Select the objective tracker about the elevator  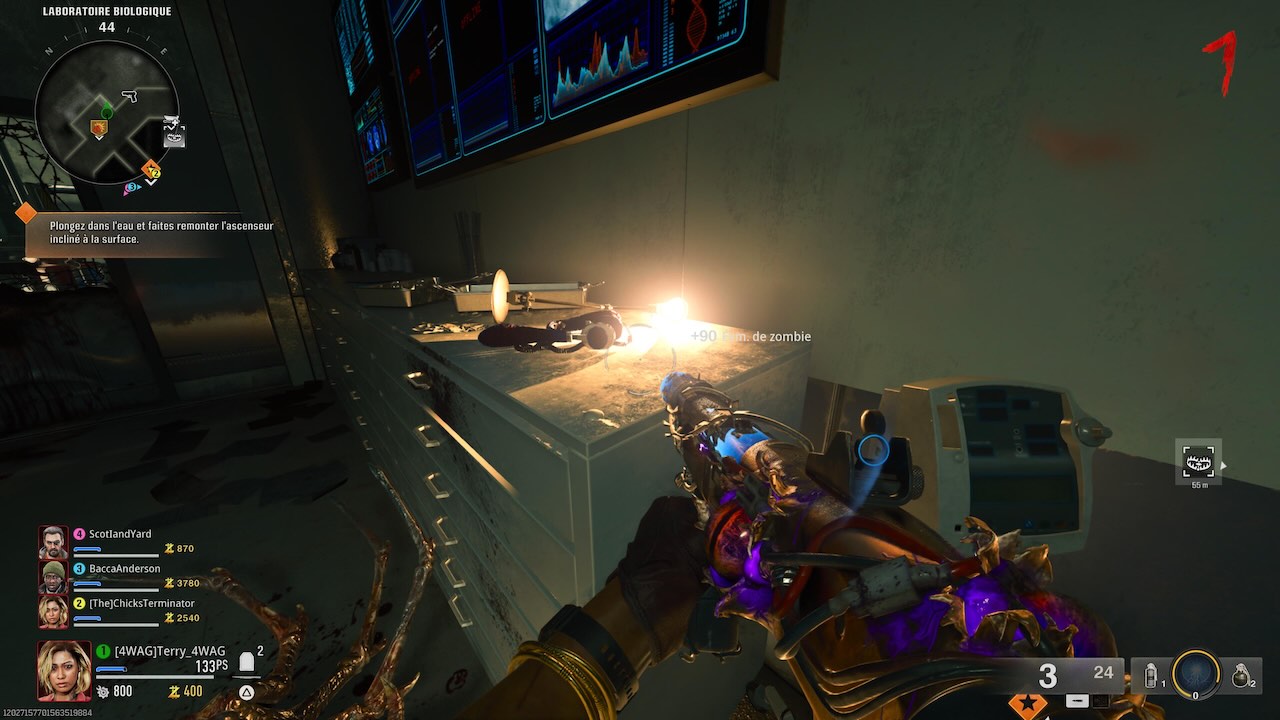161,233
